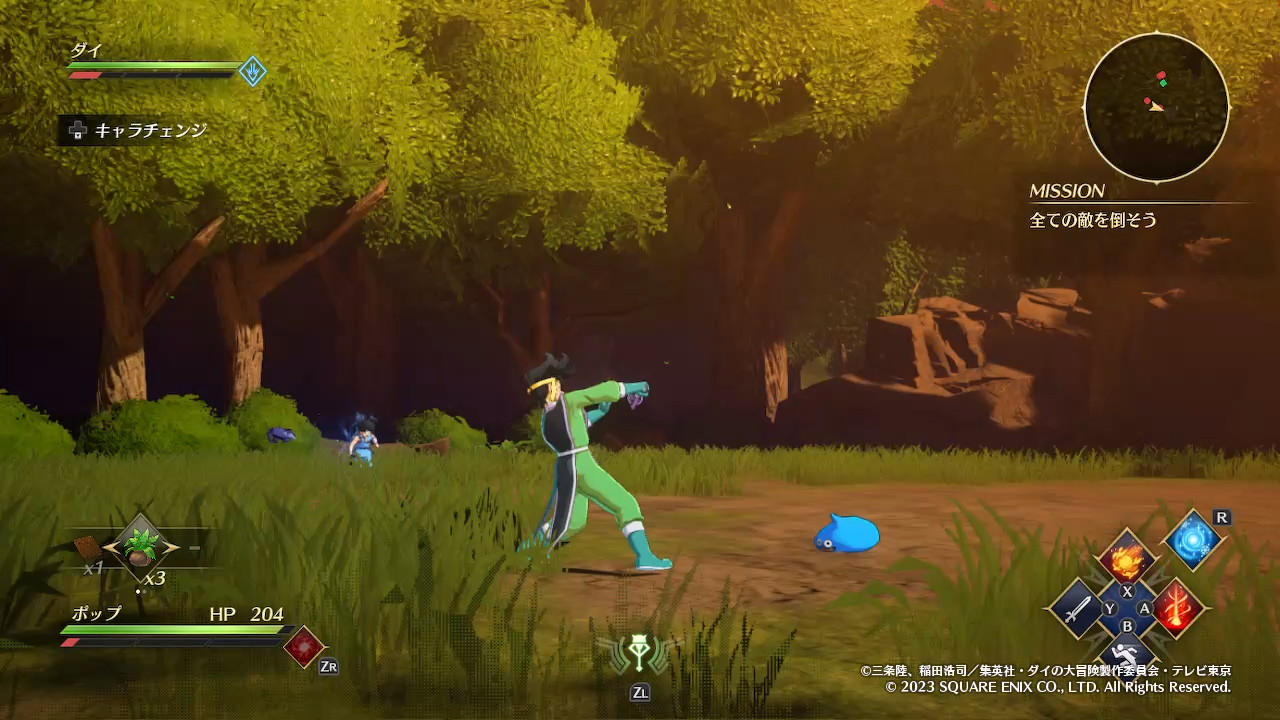Activate the fireball spell icon

(1128, 558)
